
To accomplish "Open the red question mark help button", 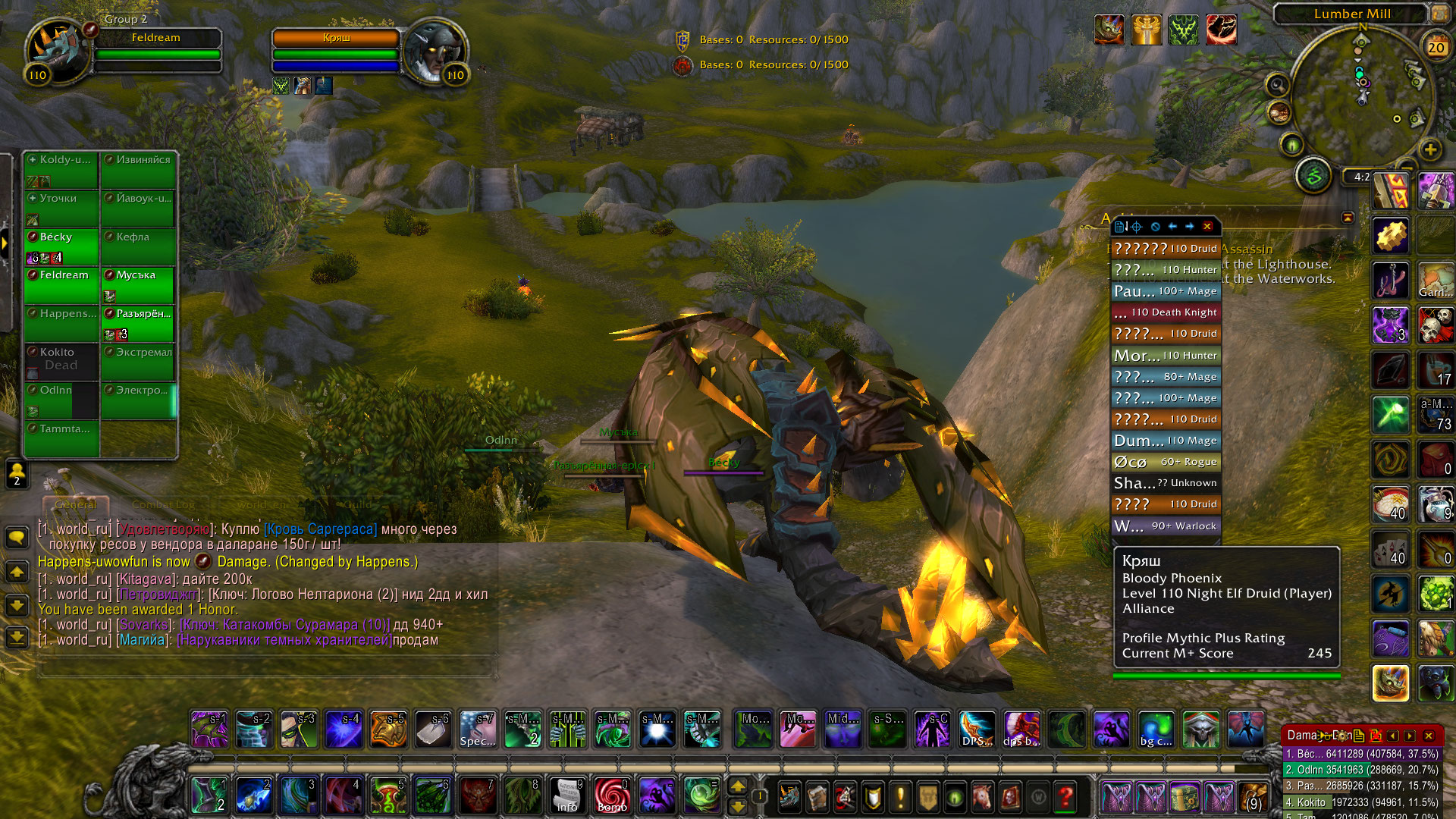I will coord(1065,796).
